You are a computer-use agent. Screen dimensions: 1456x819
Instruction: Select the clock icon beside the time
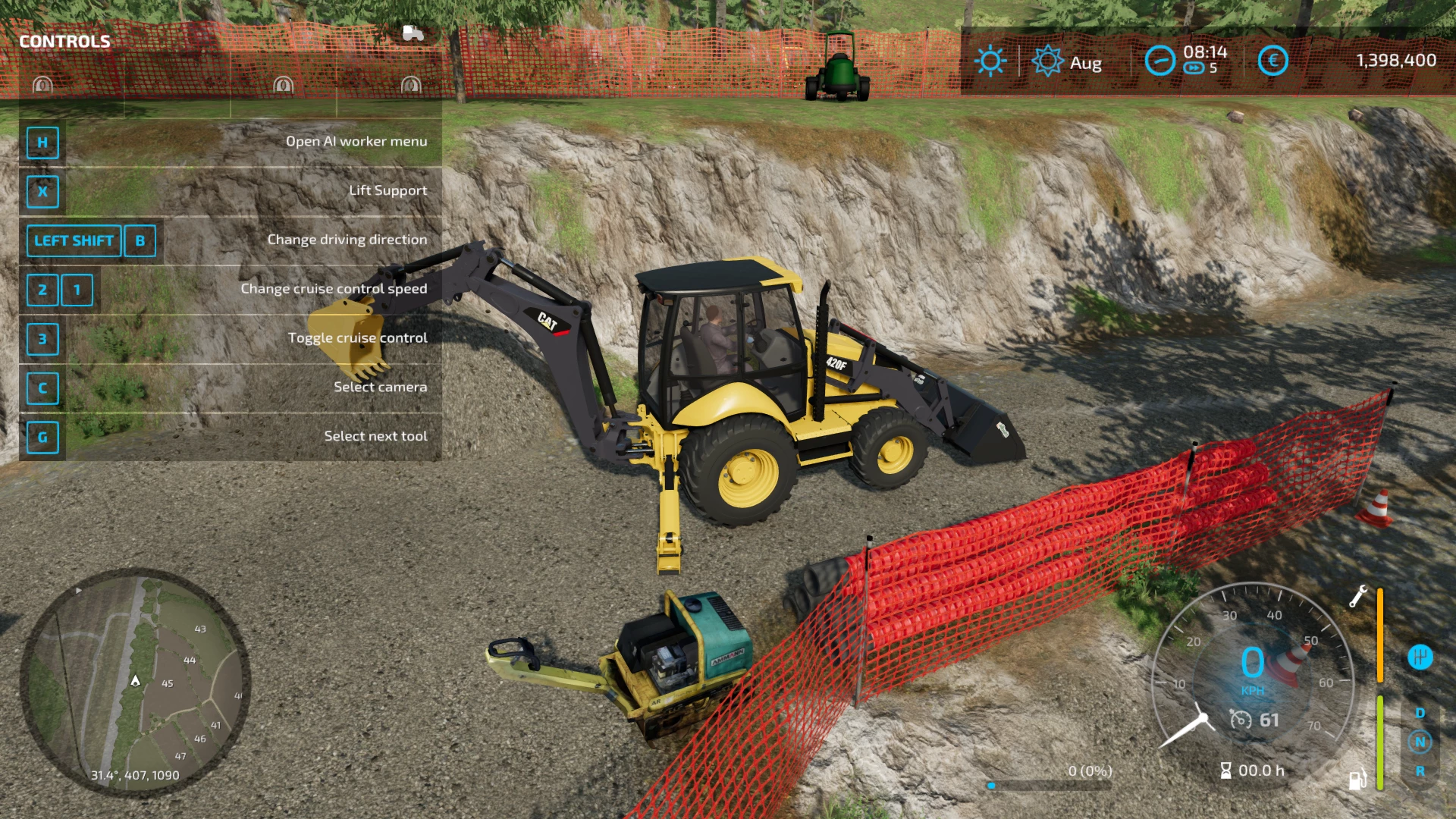click(1159, 61)
